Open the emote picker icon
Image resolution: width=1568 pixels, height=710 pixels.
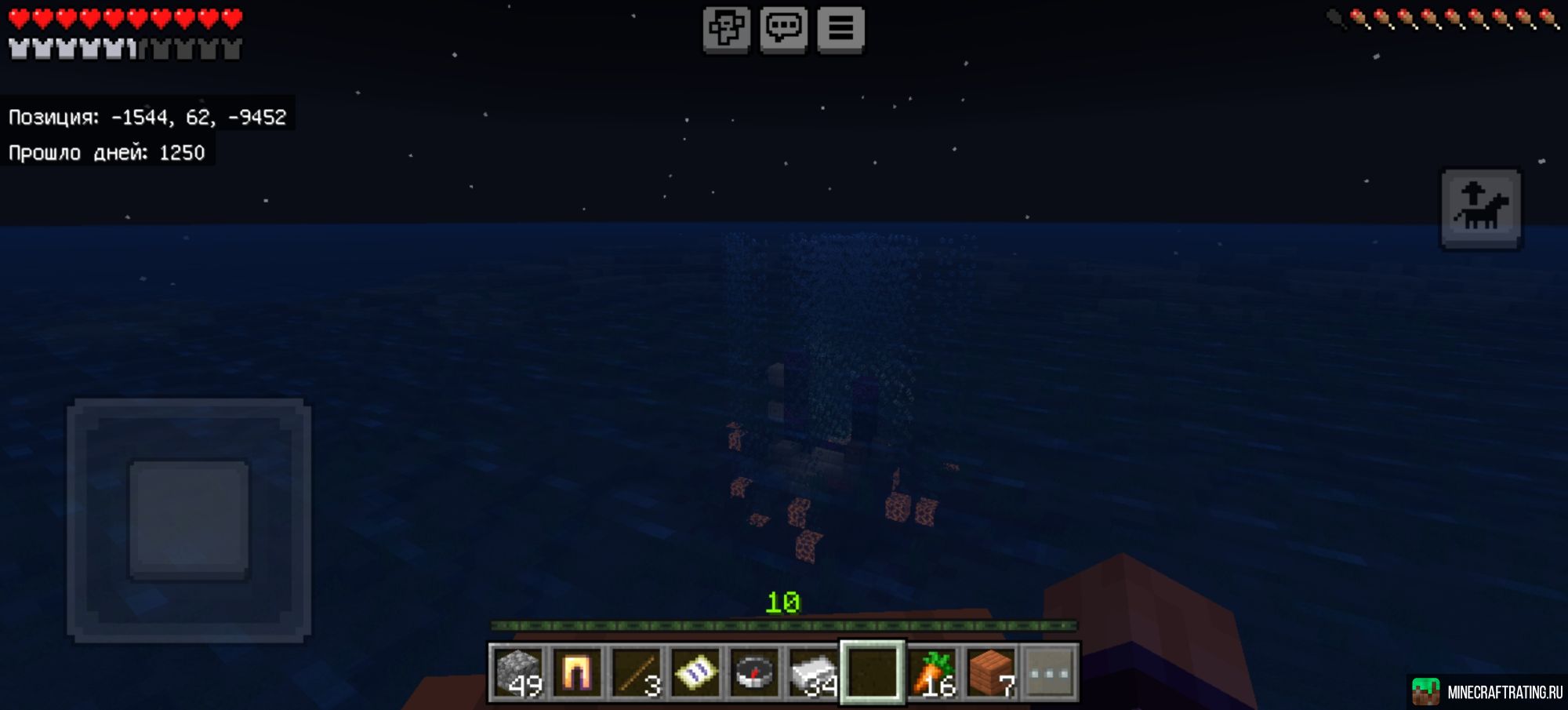728,30
